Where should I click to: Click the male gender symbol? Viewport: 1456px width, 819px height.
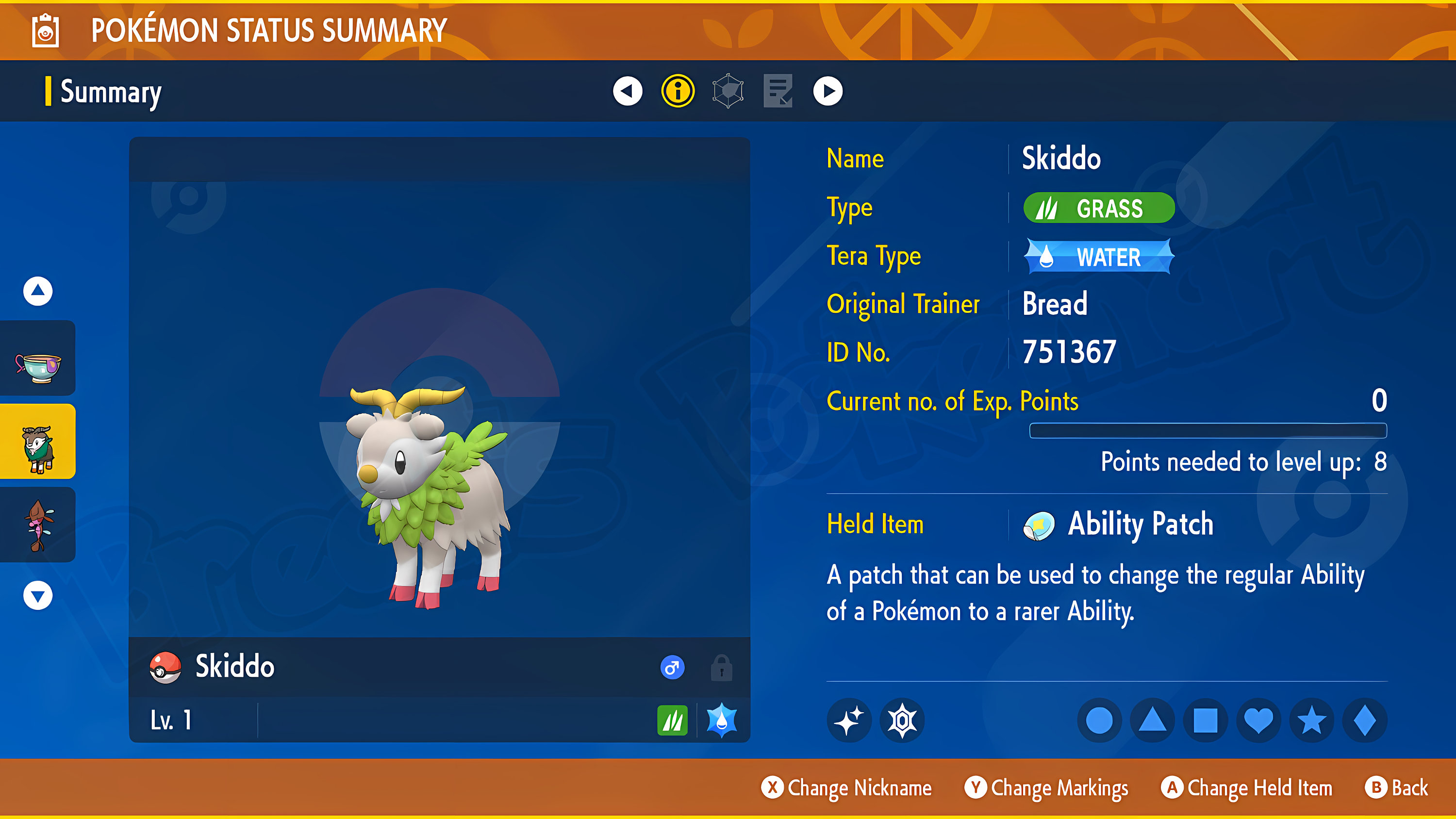[x=672, y=667]
